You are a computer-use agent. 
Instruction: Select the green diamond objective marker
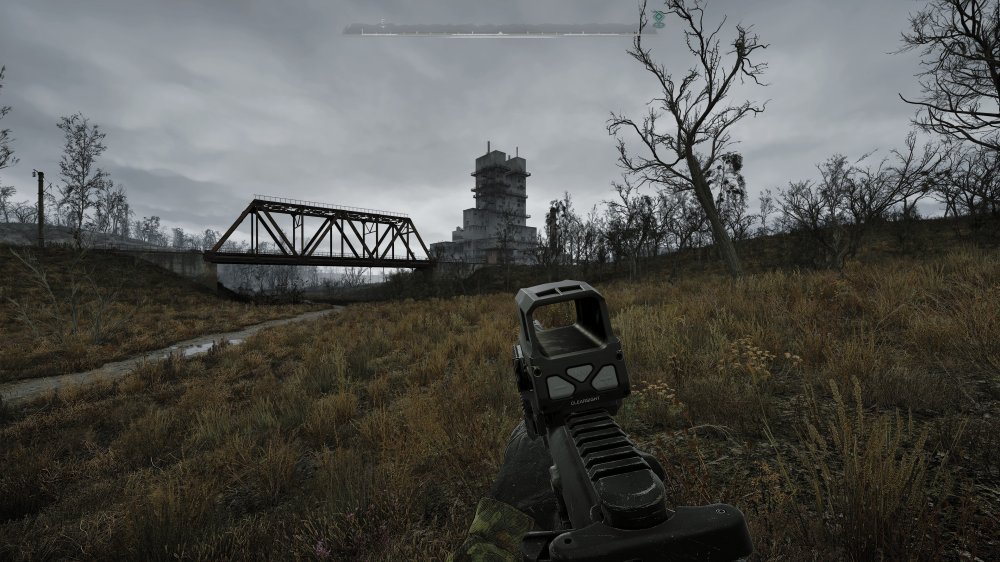tap(658, 18)
